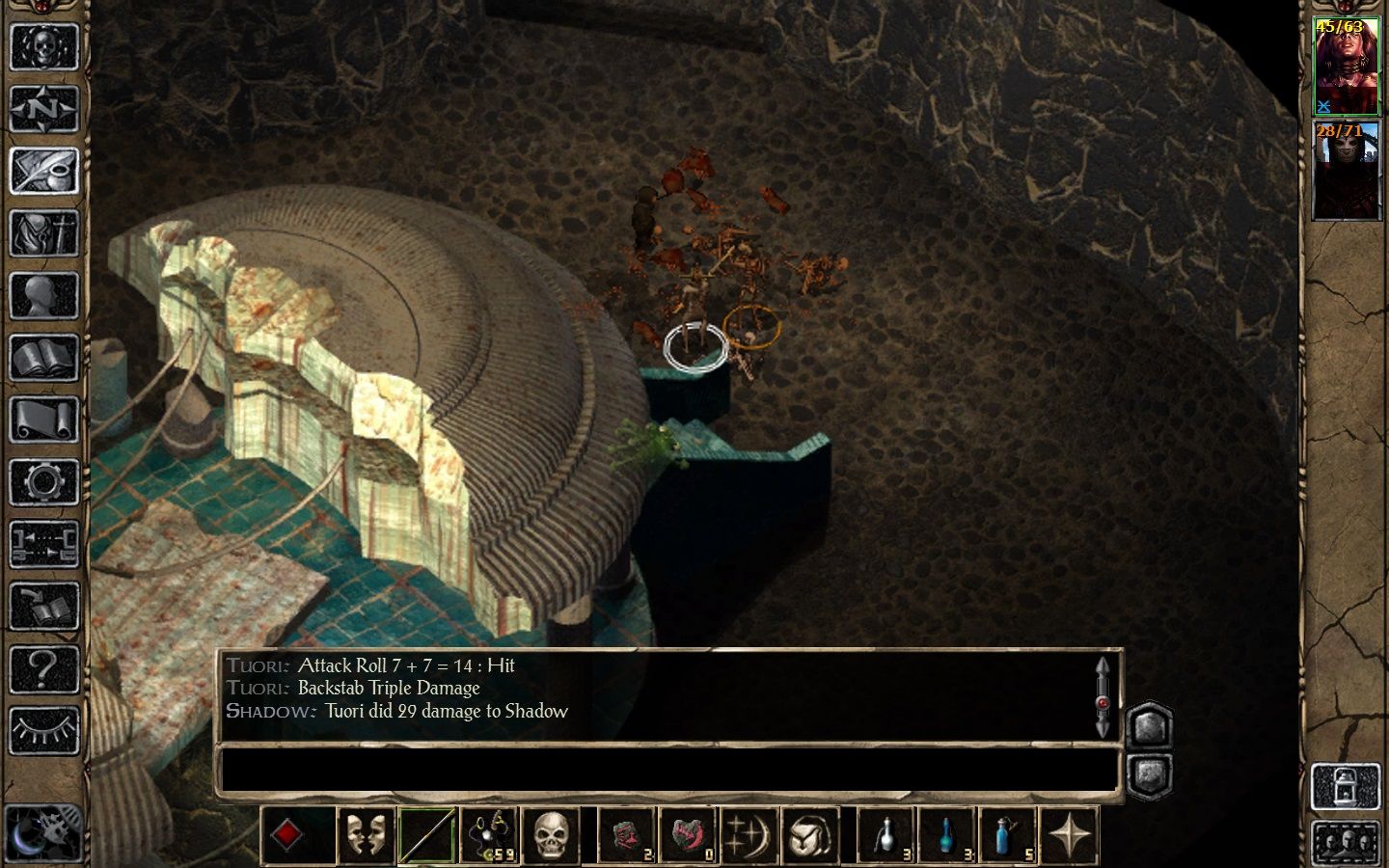The width and height of the screenshot is (1389, 868).
Task: Click the moon rest clock
Action: tap(42, 831)
